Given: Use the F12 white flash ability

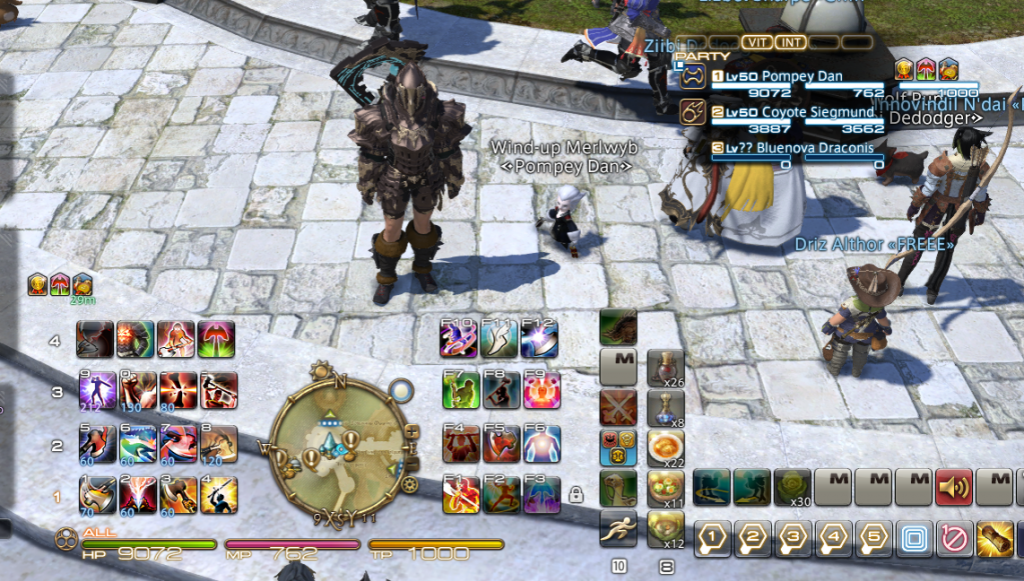Looking at the screenshot, I should 540,340.
